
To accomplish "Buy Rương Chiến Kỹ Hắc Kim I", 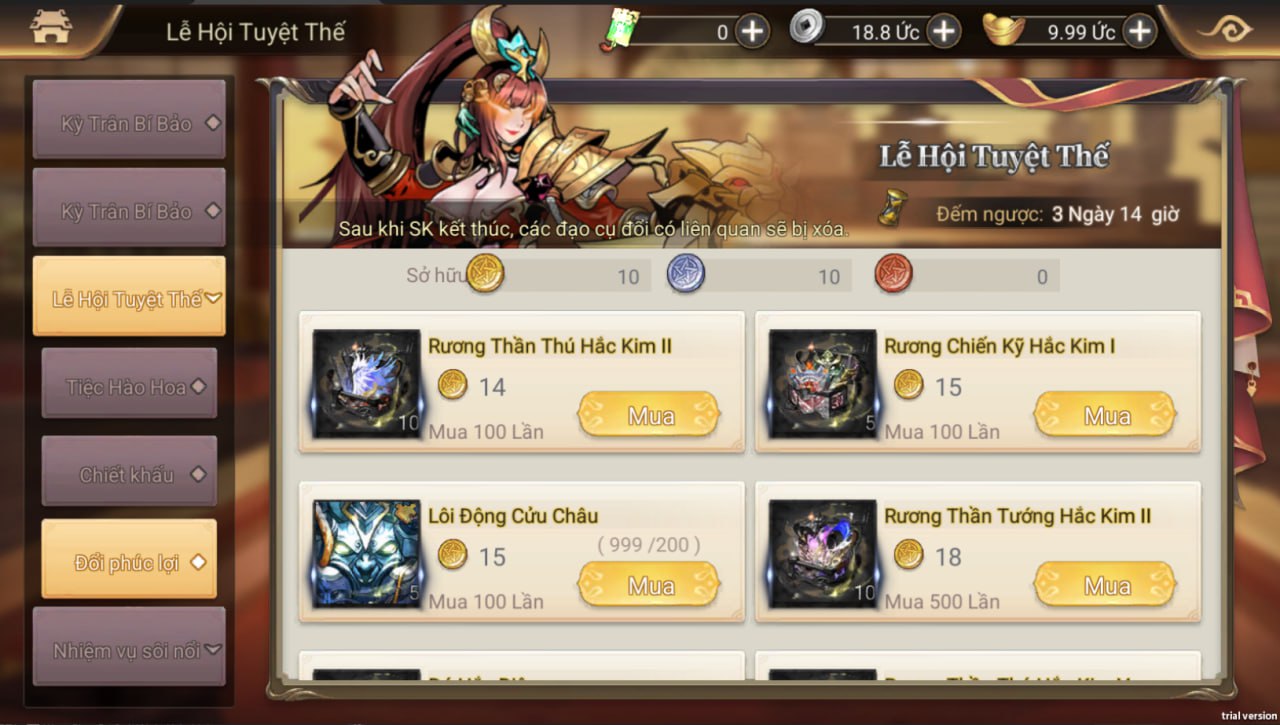I will click(x=1105, y=415).
